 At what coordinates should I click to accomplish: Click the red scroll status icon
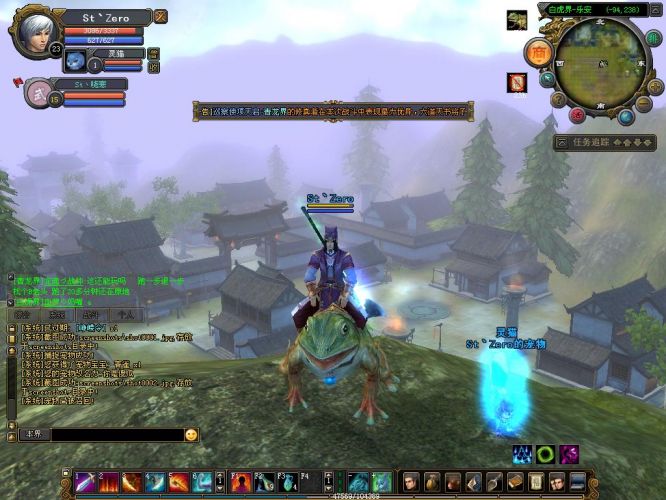tap(516, 82)
